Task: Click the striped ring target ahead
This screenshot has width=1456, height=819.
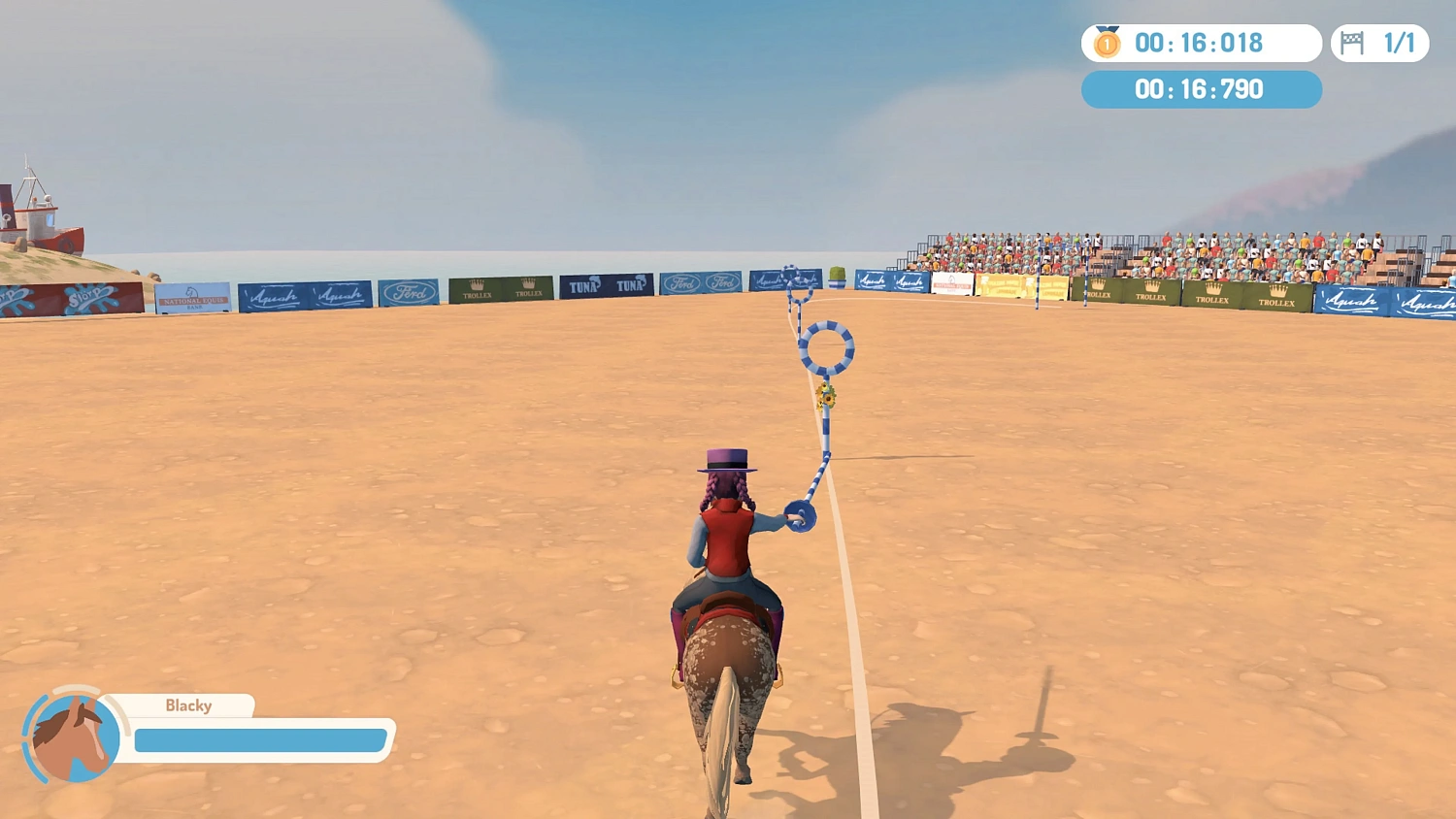Action: [x=830, y=346]
